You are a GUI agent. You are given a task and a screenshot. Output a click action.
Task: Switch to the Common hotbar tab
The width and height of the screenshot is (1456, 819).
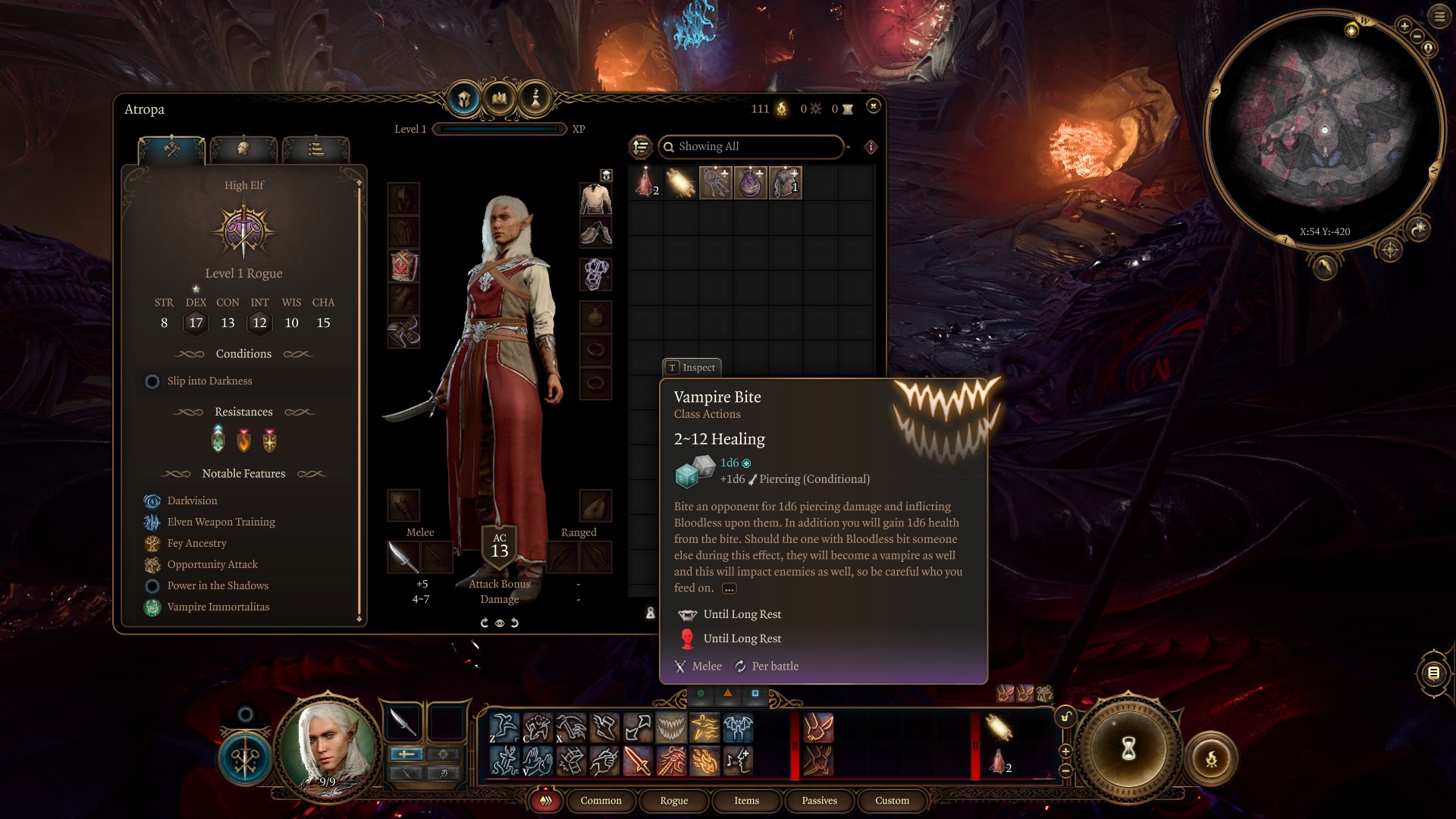(601, 800)
